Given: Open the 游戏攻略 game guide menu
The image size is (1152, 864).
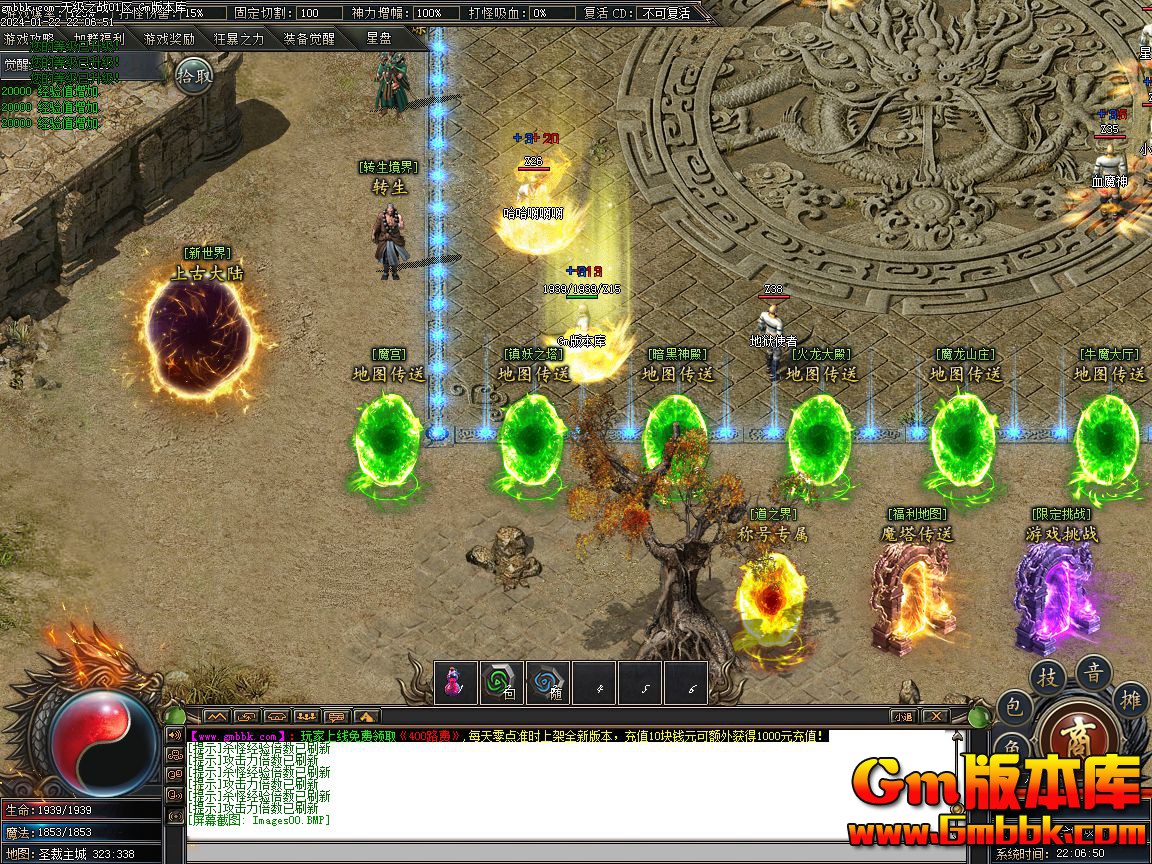Looking at the screenshot, I should click(29, 39).
